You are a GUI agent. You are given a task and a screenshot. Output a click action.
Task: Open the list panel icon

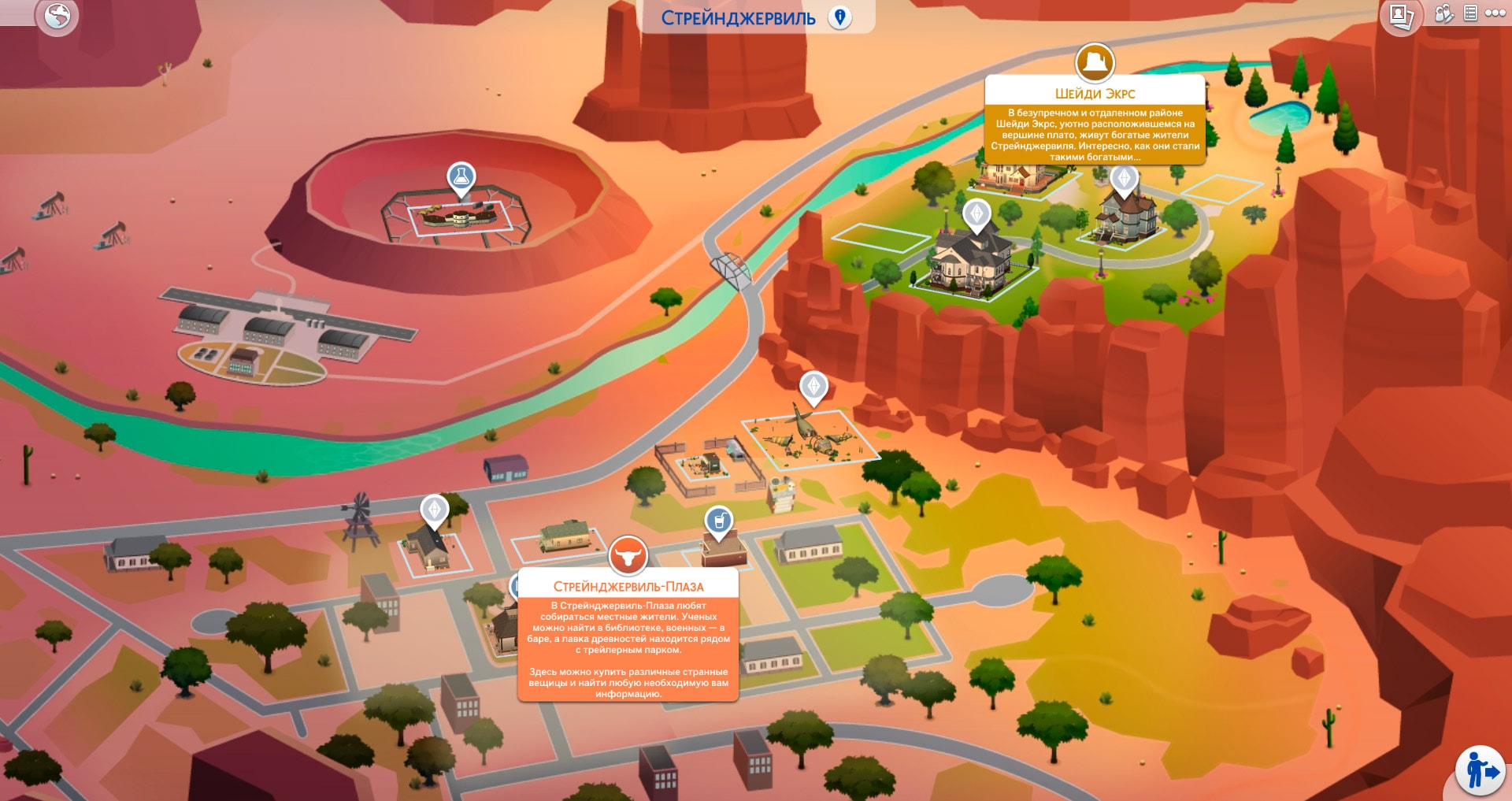point(1469,13)
